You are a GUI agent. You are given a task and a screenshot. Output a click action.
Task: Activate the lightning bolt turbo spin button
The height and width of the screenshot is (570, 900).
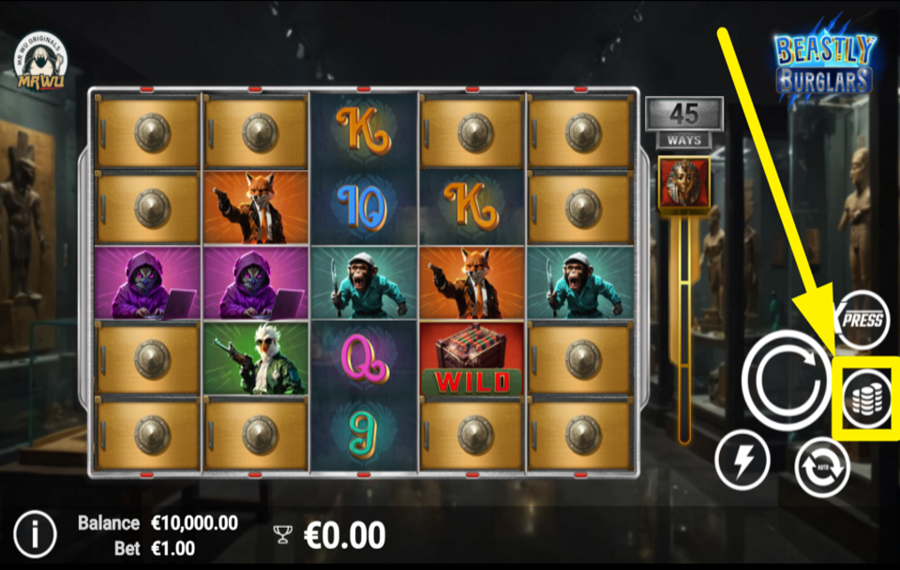coord(742,462)
